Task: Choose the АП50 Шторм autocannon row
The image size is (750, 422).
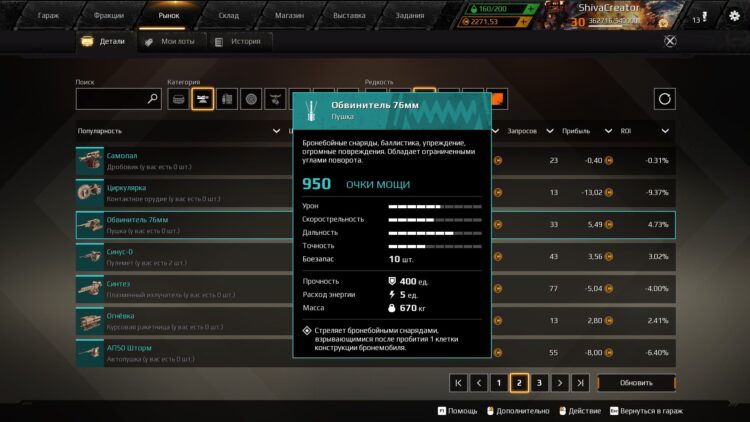Action: [x=180, y=352]
